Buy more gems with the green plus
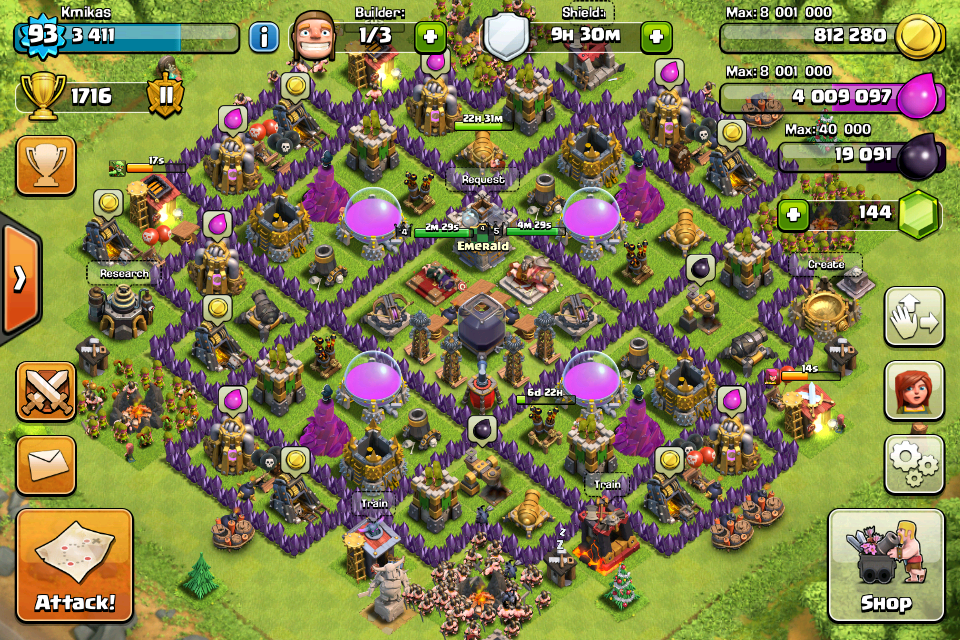This screenshot has width=960, height=640. [793, 213]
